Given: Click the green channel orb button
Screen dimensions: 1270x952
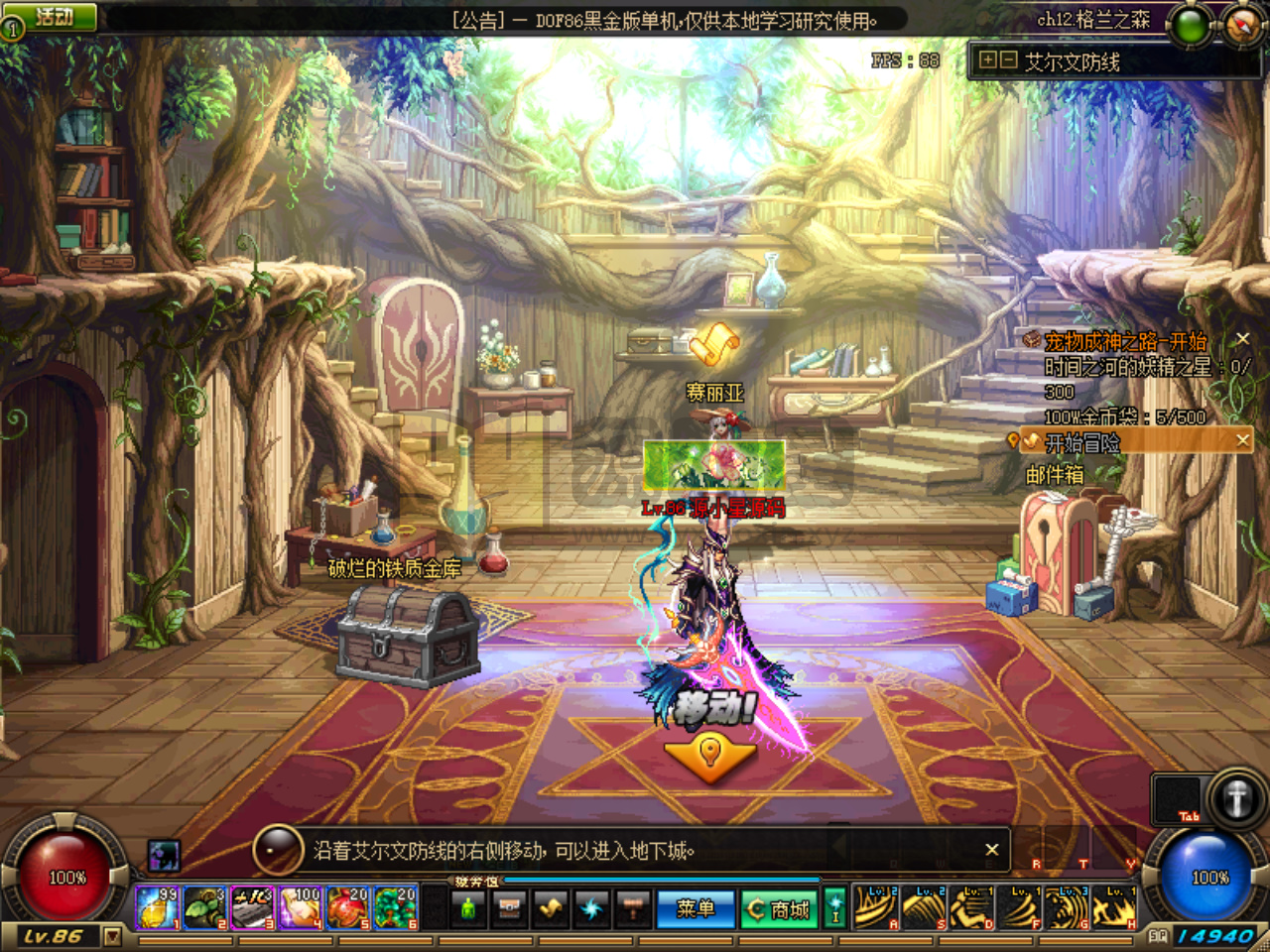Looking at the screenshot, I should 1190,26.
